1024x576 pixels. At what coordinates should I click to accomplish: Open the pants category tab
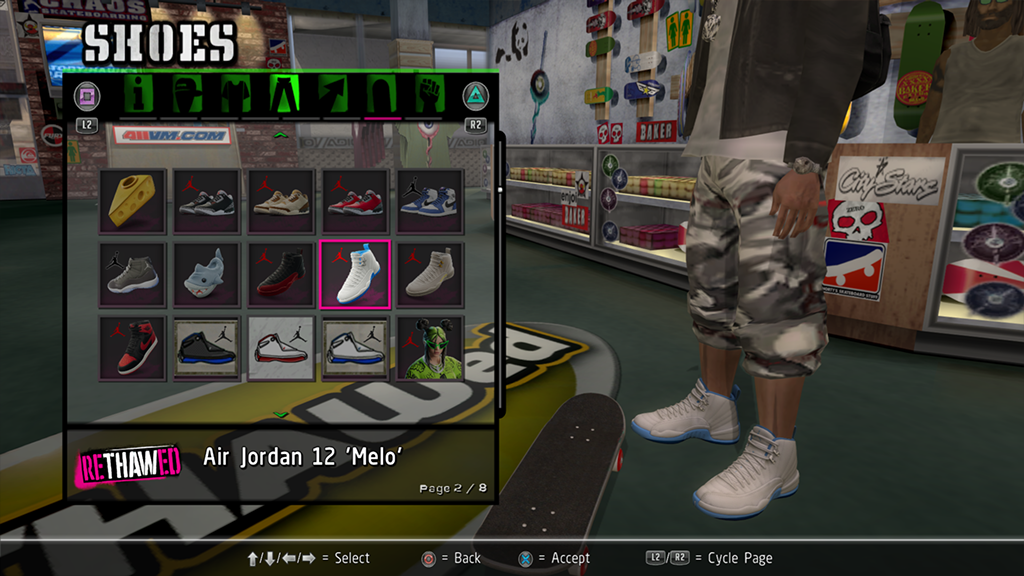284,95
